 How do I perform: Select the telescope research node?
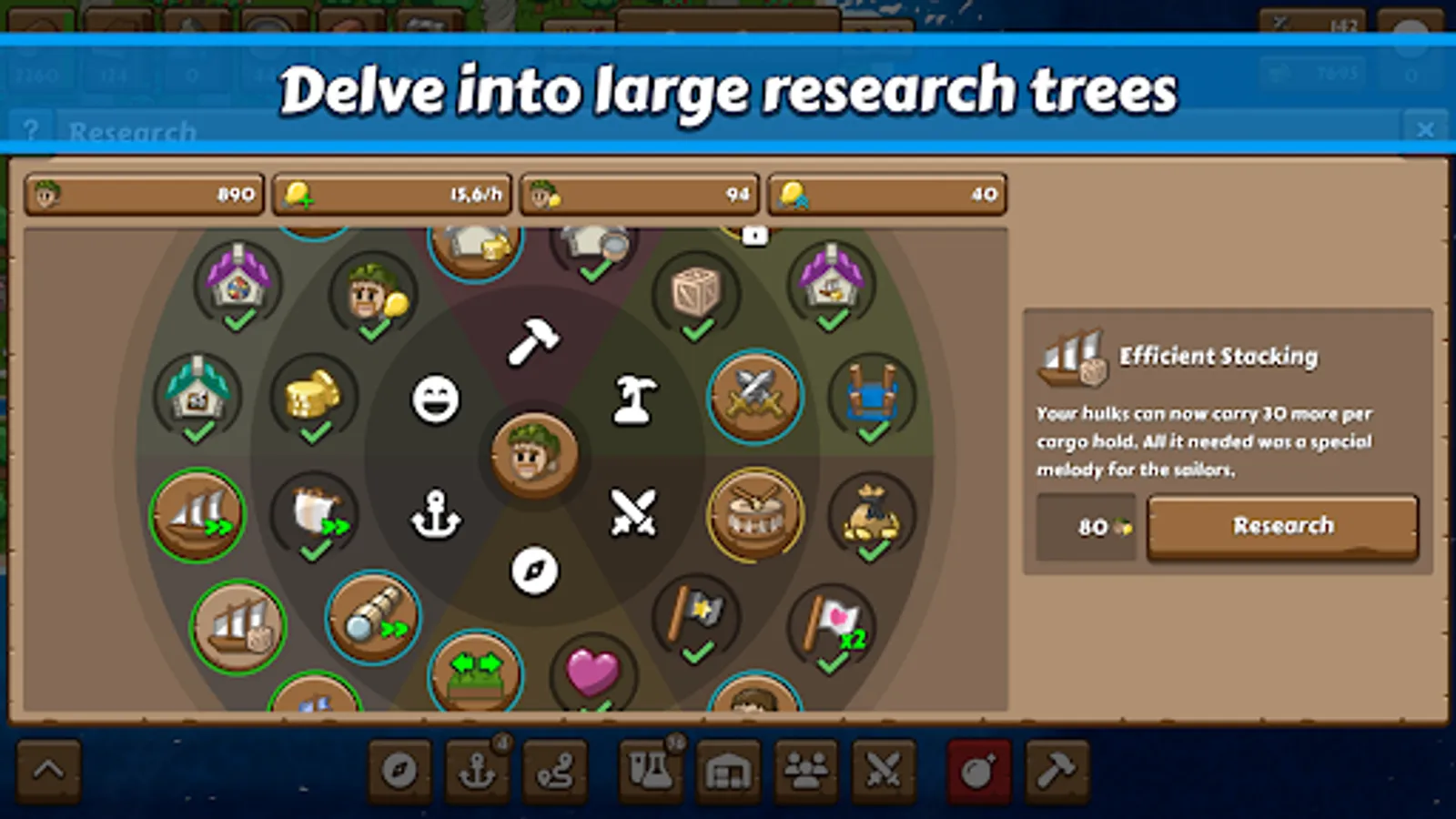[371, 619]
